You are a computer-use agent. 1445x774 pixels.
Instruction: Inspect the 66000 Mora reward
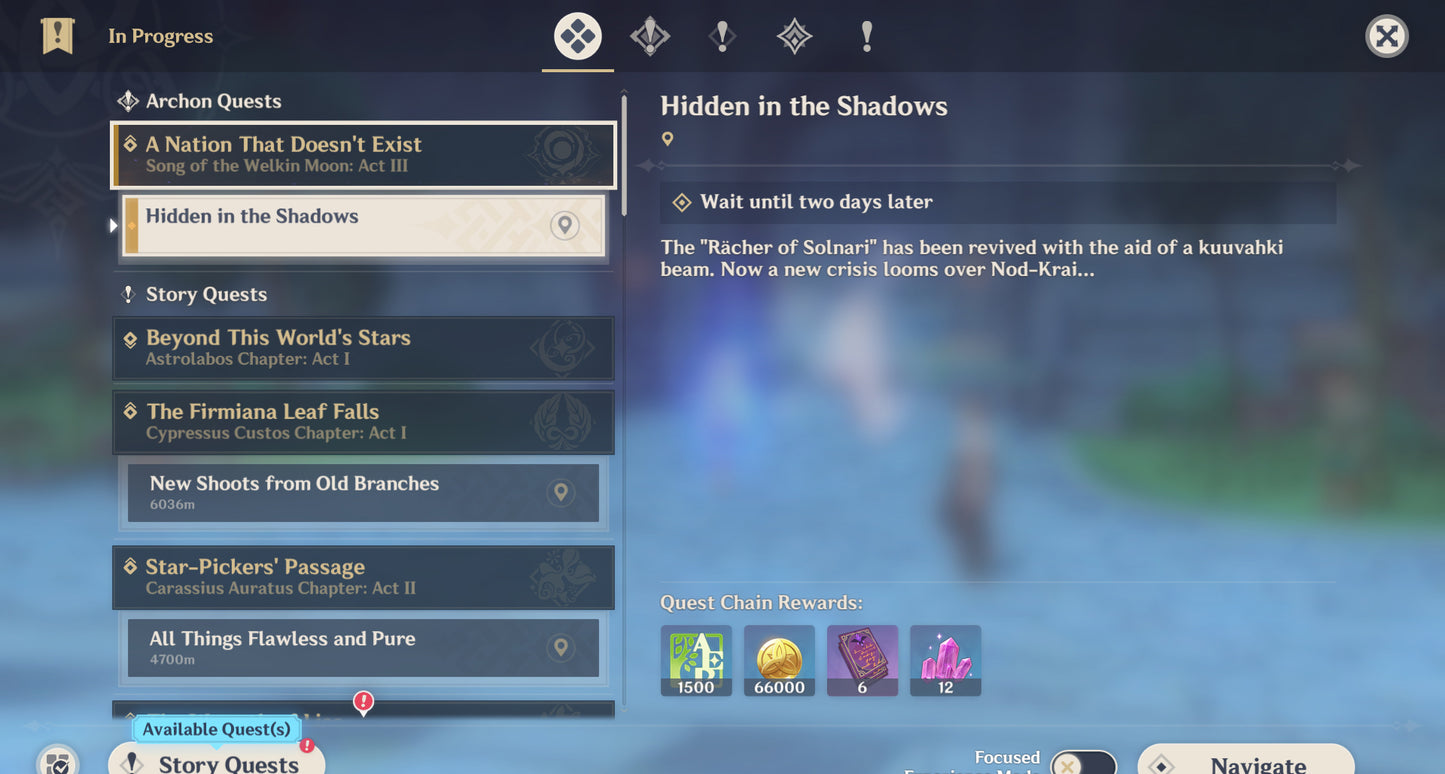click(779, 660)
